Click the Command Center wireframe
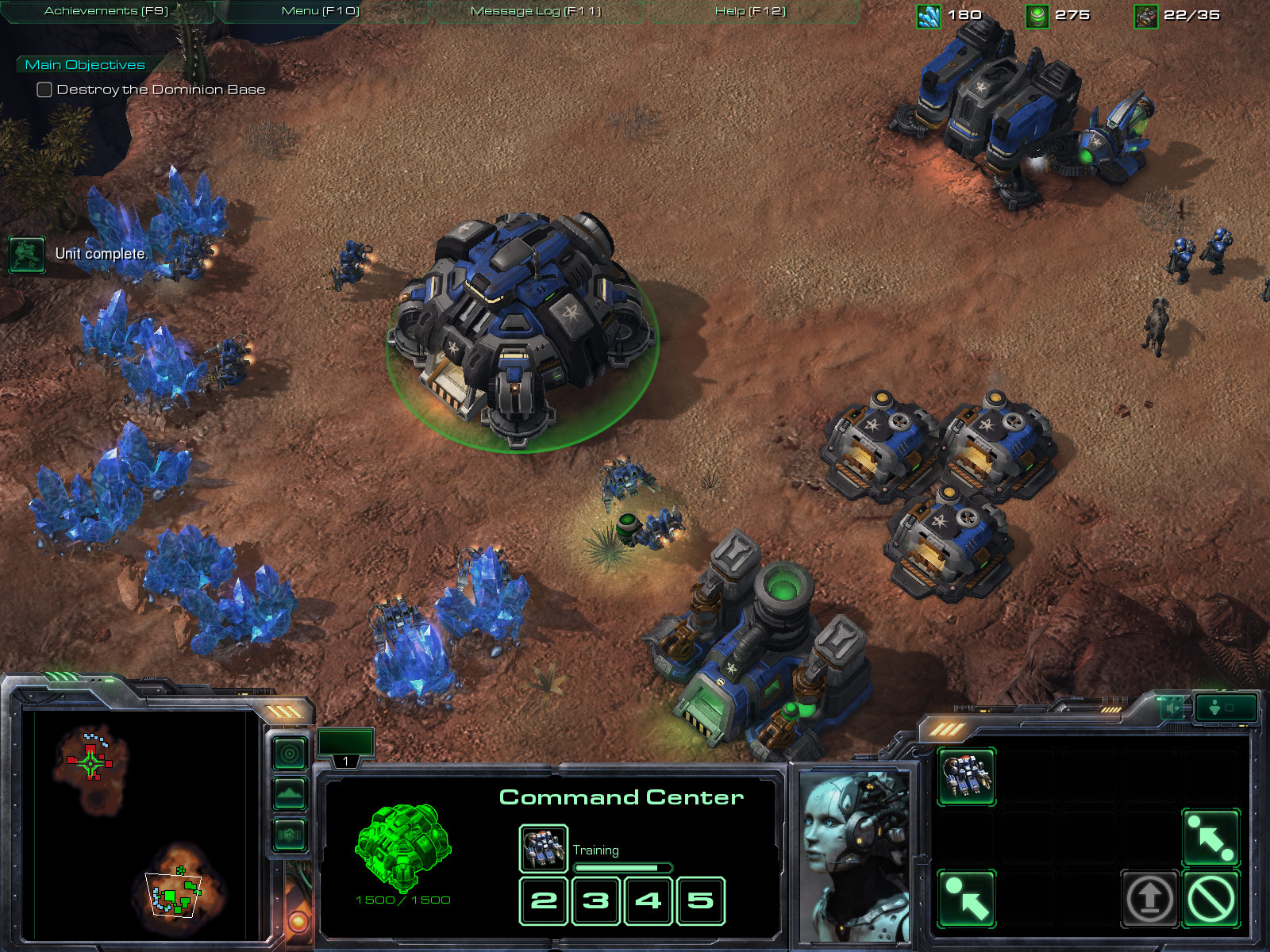 [x=403, y=847]
